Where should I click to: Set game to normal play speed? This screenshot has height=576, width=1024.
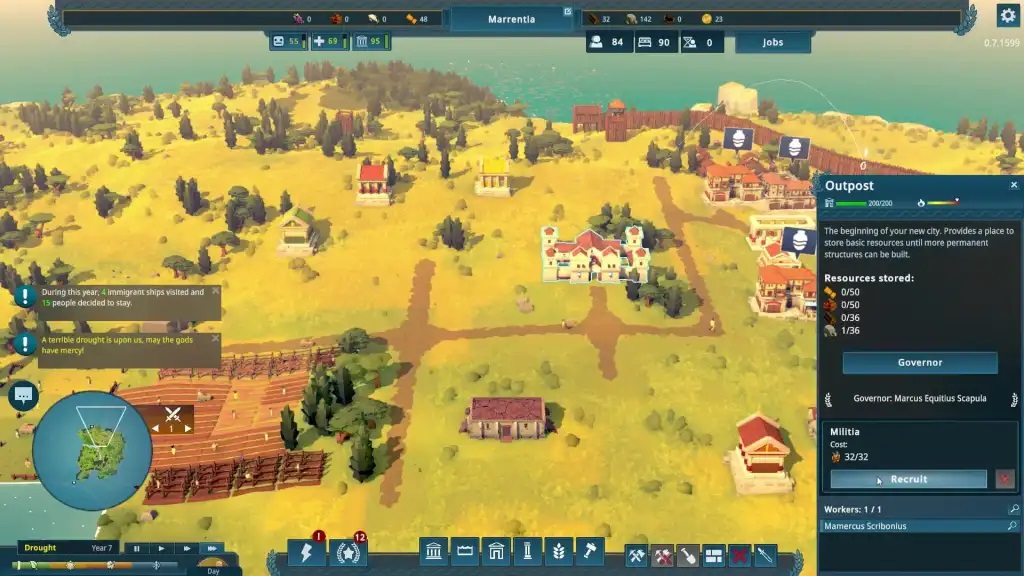(161, 548)
